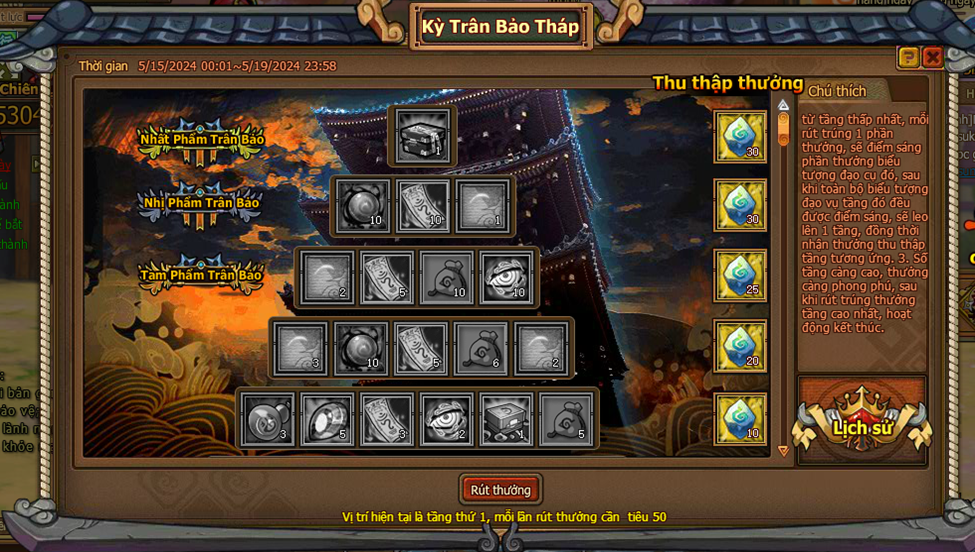Select the money bag slot with quantity 6
Image resolution: width=975 pixels, height=552 pixels.
tap(481, 348)
